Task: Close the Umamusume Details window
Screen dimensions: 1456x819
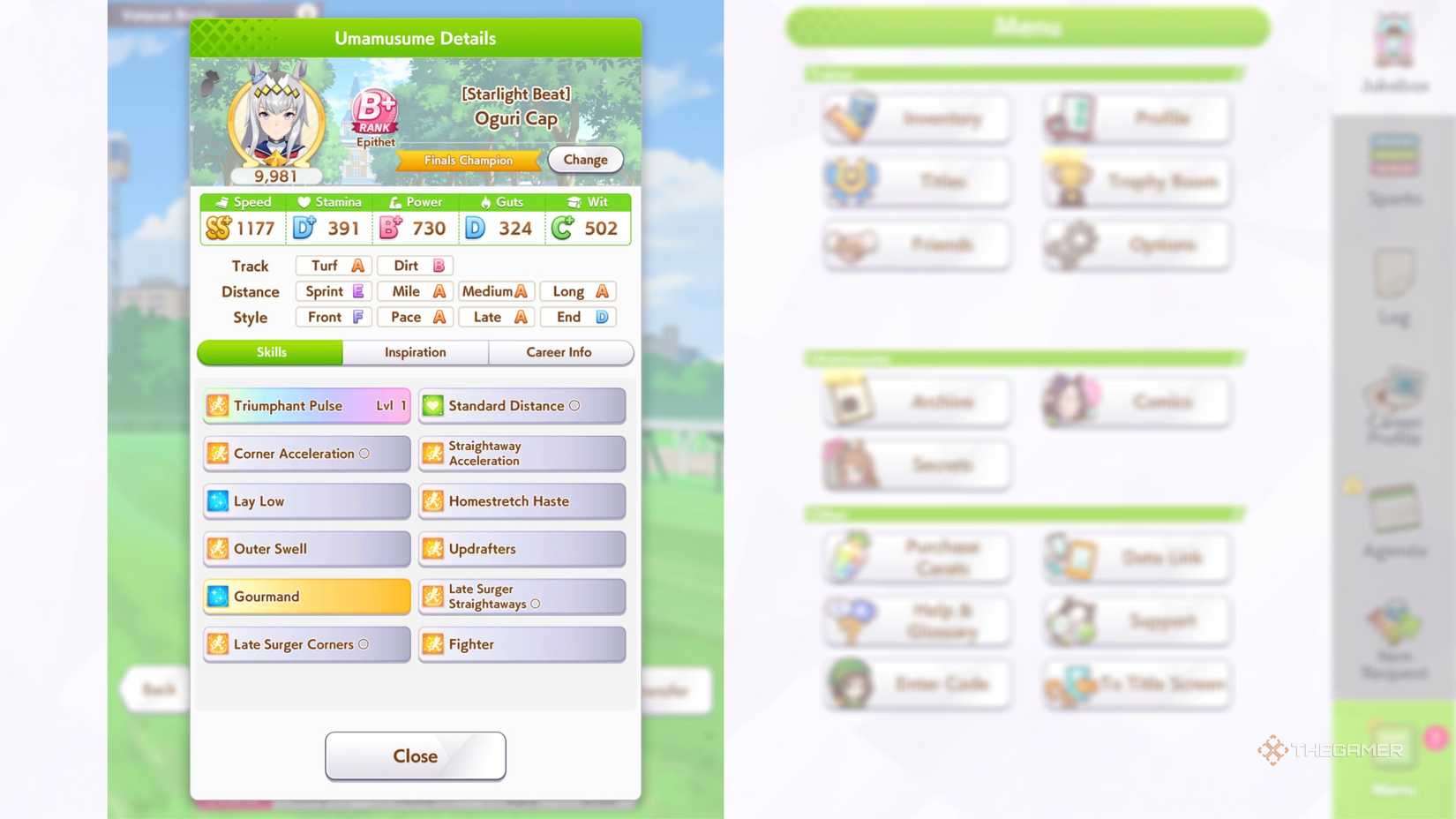Action: pos(415,755)
